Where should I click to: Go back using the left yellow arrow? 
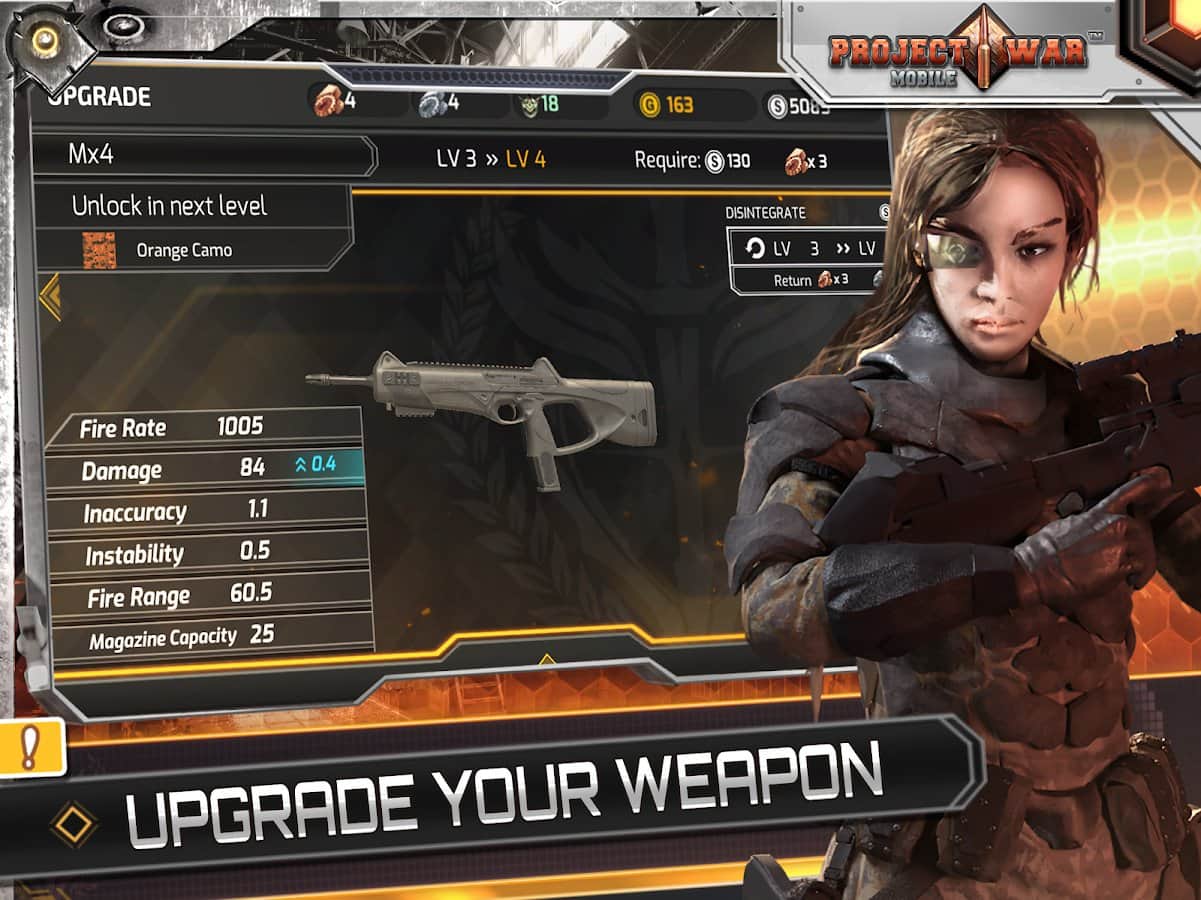49,297
